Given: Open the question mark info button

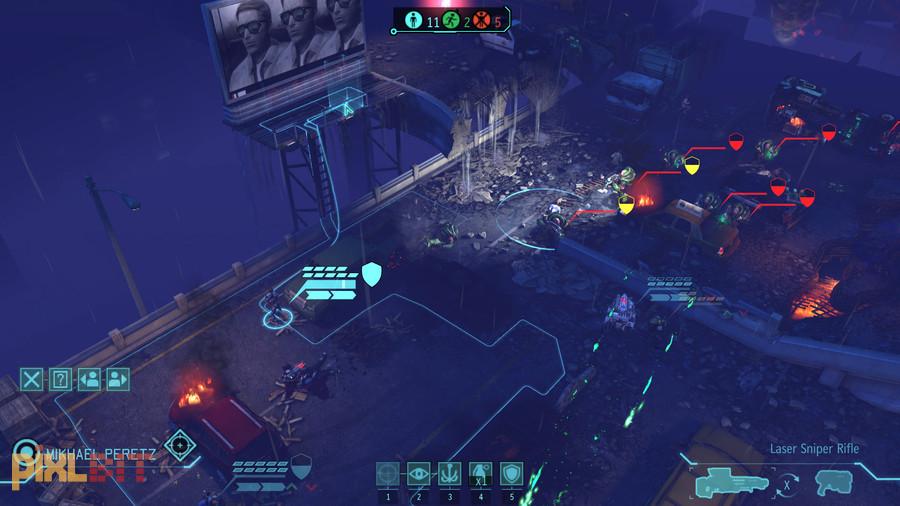Looking at the screenshot, I should (x=60, y=378).
